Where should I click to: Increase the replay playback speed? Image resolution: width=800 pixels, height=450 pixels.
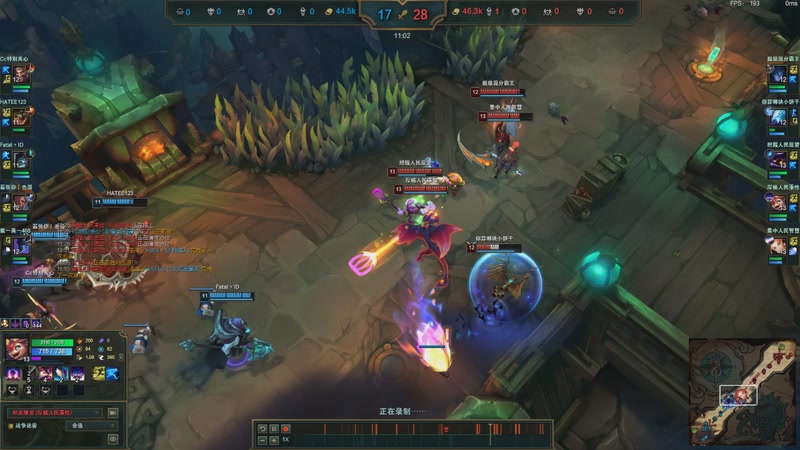coord(273,439)
